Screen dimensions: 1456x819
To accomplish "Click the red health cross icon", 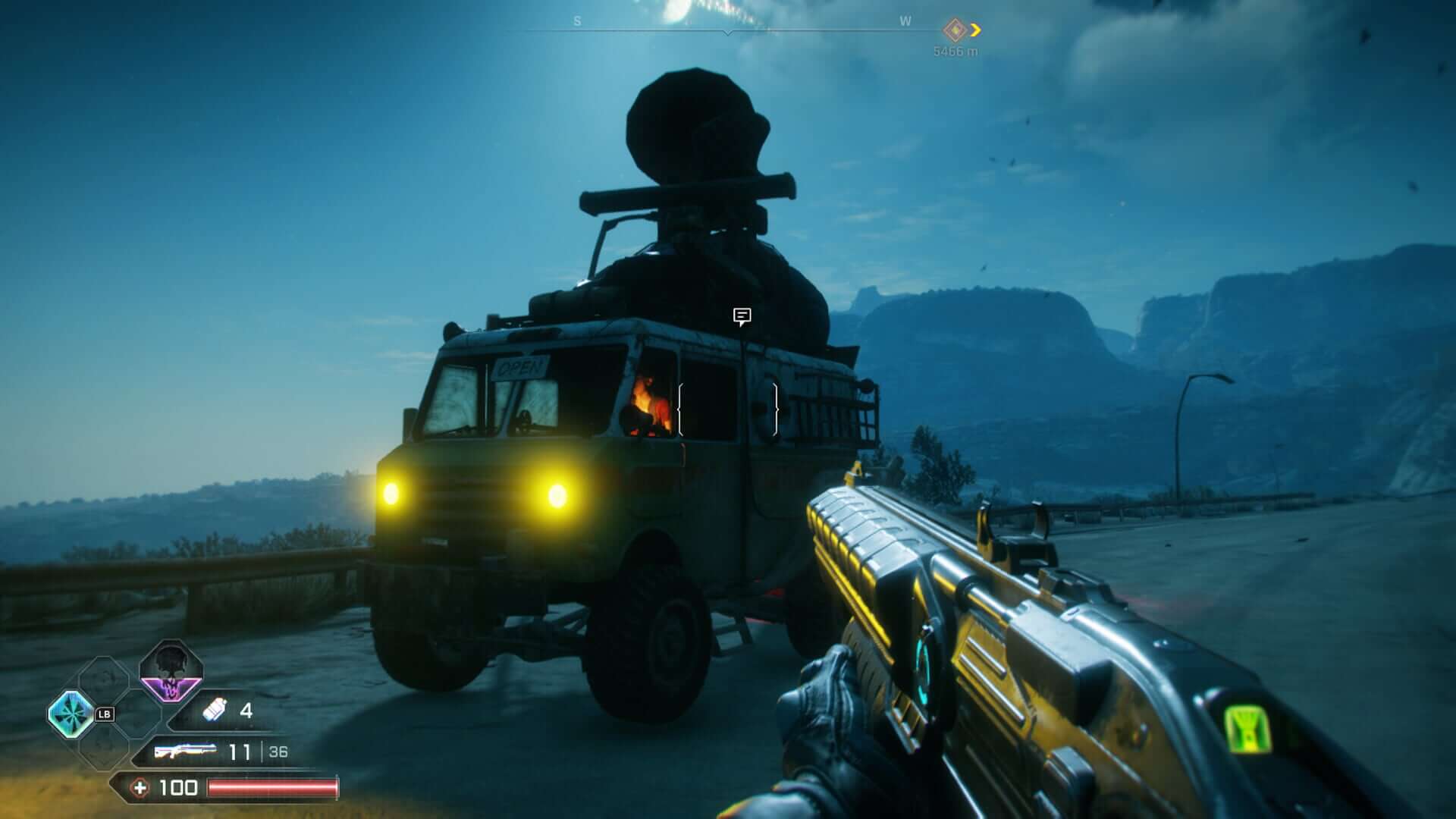I will point(140,788).
